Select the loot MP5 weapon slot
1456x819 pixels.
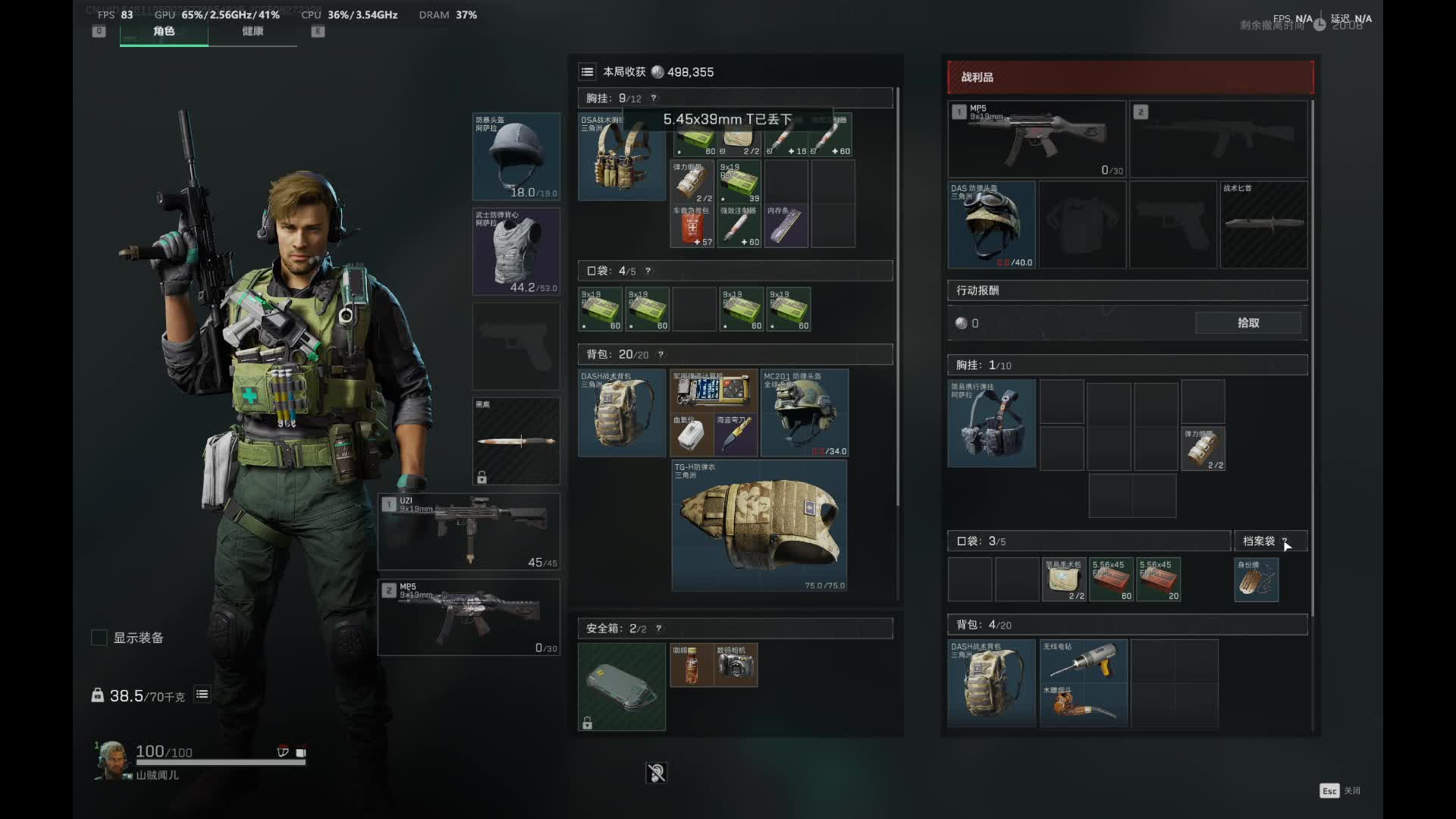click(1036, 140)
